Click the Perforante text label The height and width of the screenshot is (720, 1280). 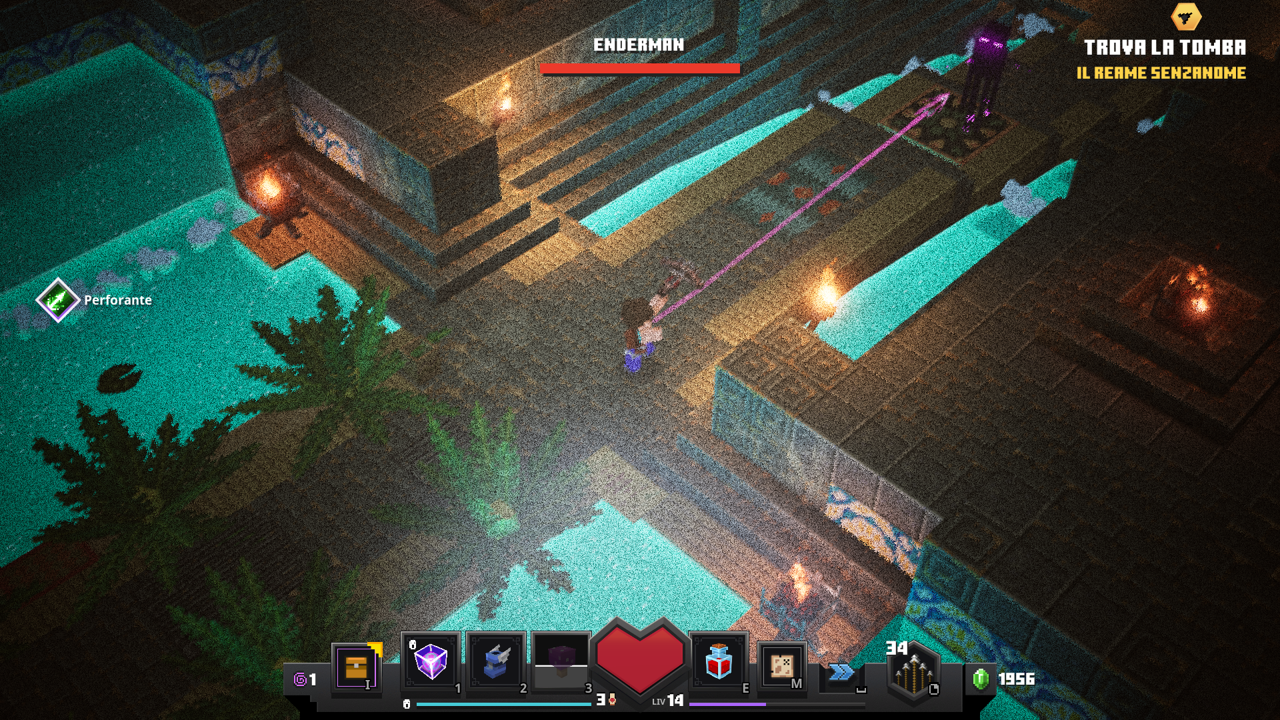(117, 300)
